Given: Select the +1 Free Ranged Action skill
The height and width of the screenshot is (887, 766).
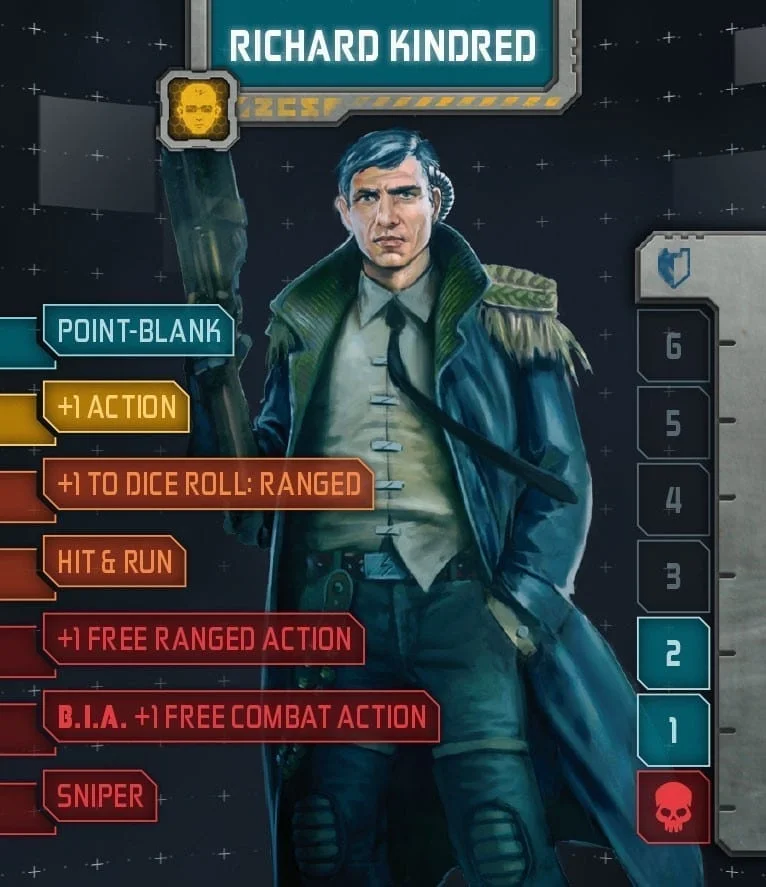Looking at the screenshot, I should [204, 639].
